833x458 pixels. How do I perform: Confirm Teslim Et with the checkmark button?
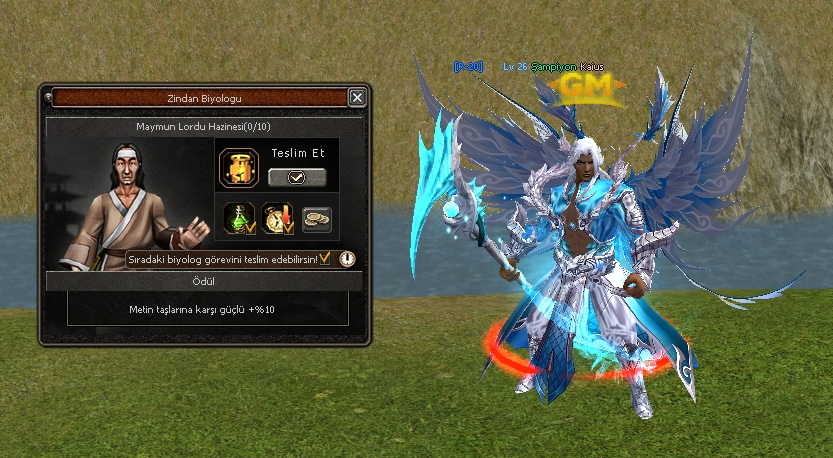tap(297, 177)
